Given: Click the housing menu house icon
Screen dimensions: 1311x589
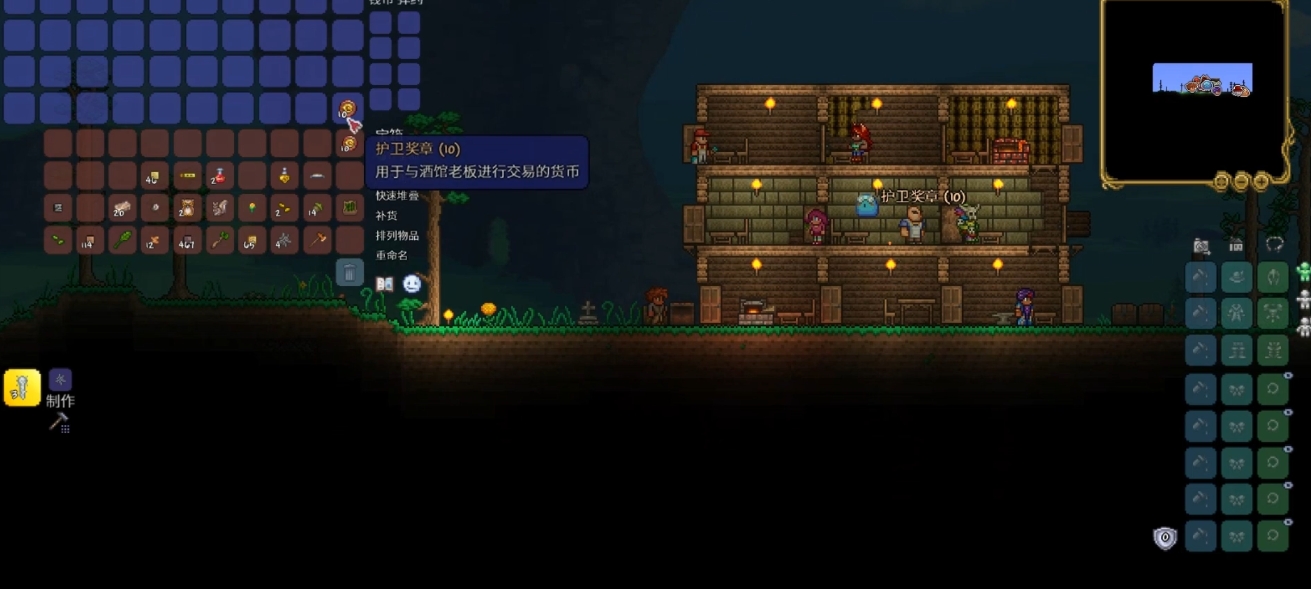Looking at the screenshot, I should click(1236, 245).
